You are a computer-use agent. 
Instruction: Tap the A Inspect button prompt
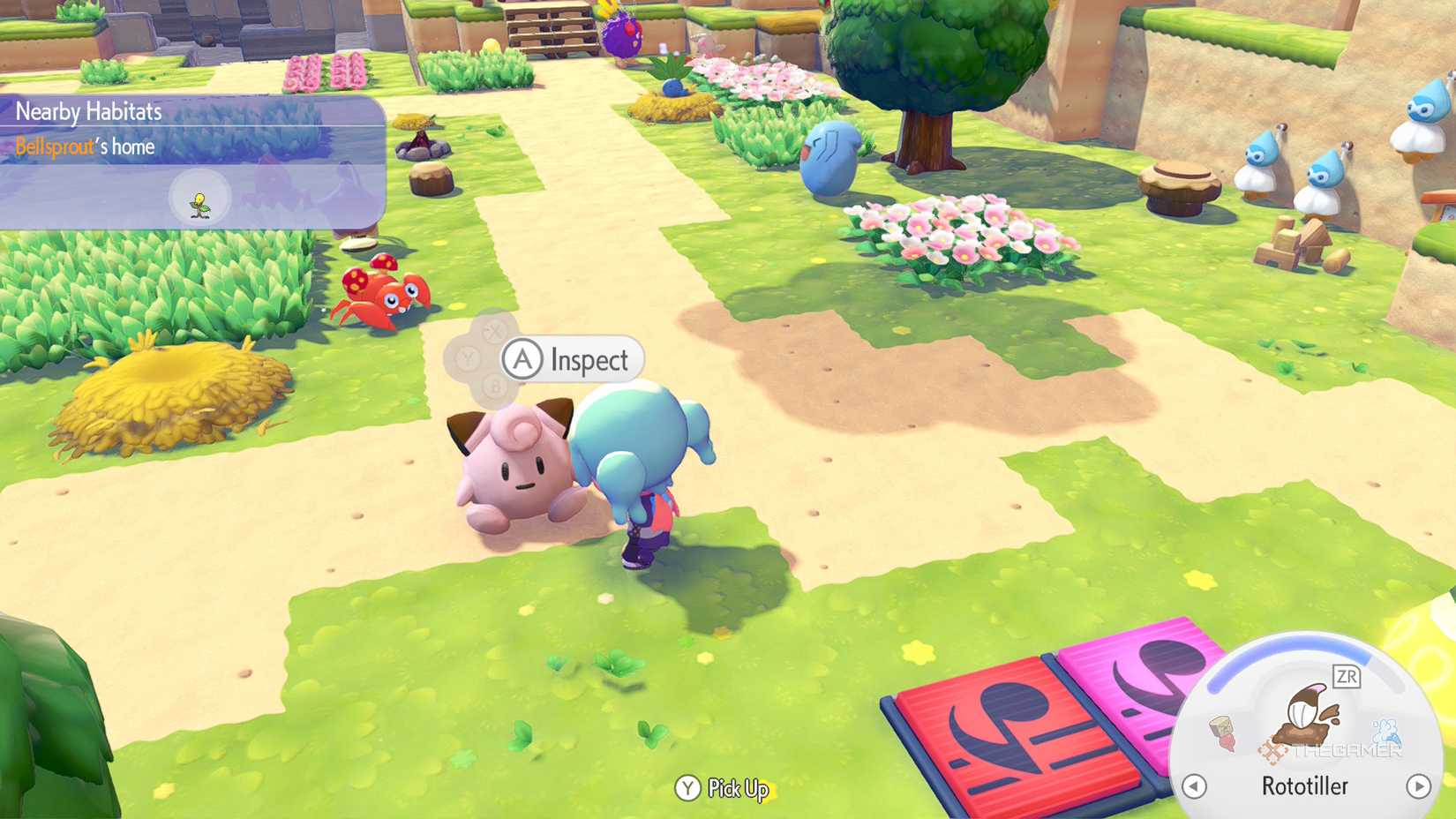[569, 359]
